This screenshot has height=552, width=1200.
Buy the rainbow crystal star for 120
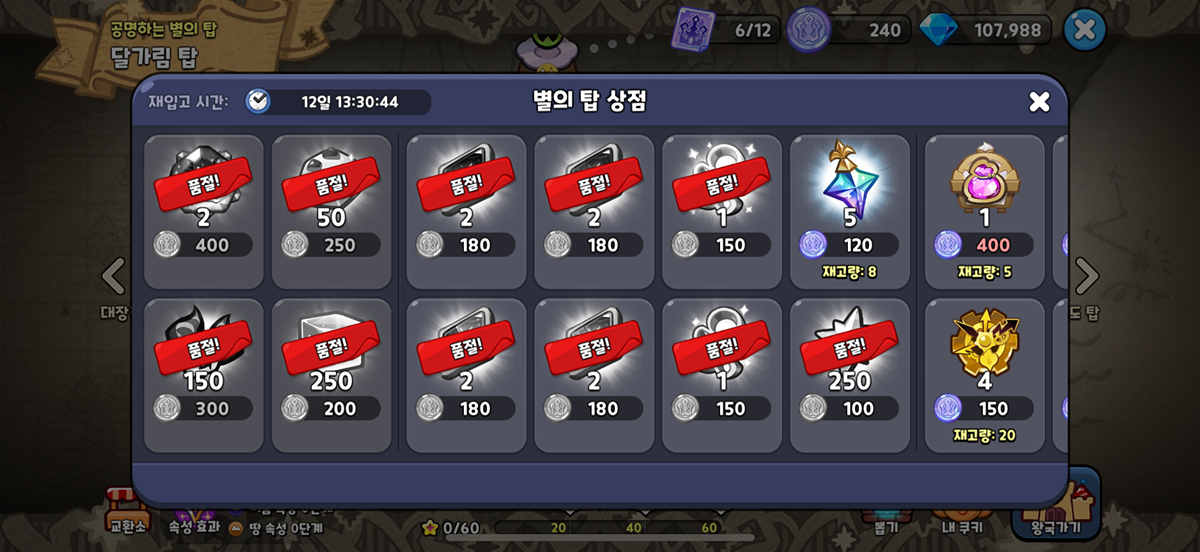[850, 210]
